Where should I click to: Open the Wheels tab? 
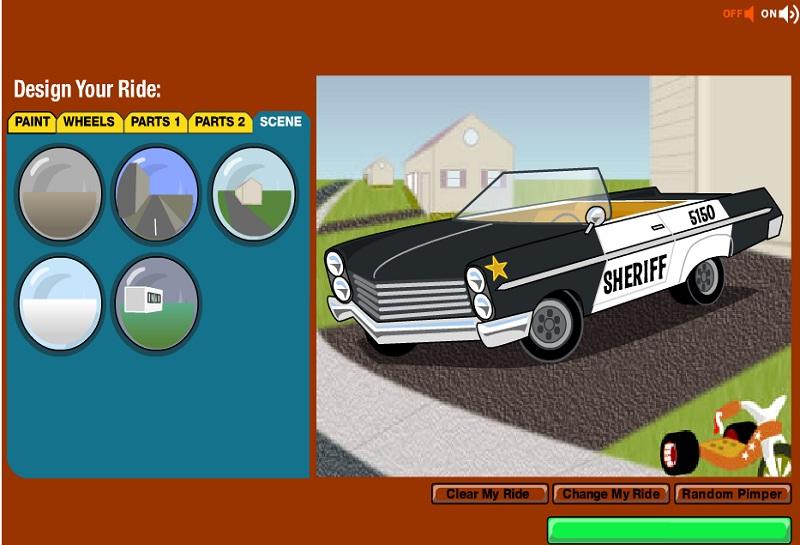click(89, 122)
